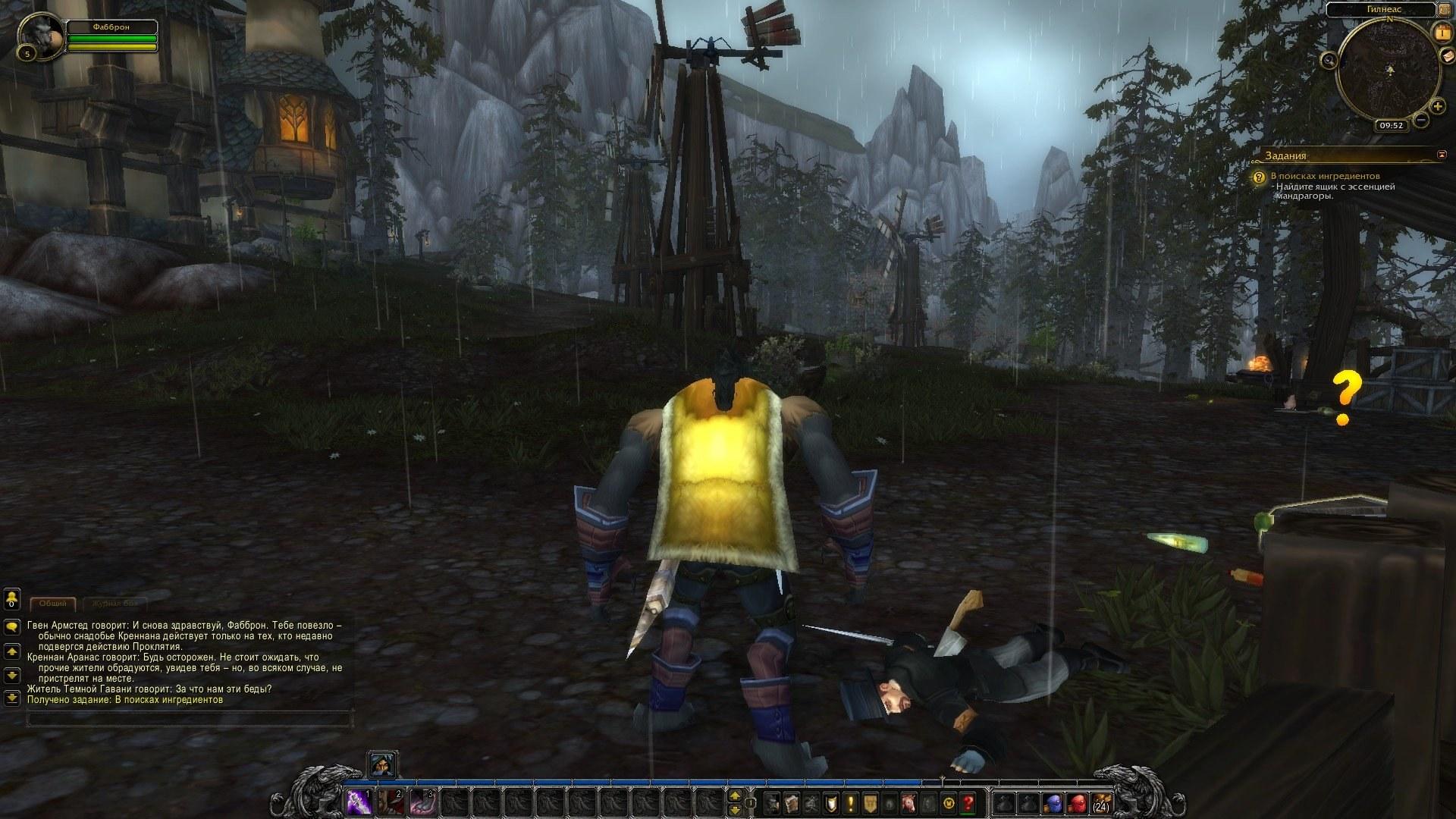1456x819 pixels.
Task: Activate the purple ability in slot 1
Action: pyautogui.click(x=358, y=802)
